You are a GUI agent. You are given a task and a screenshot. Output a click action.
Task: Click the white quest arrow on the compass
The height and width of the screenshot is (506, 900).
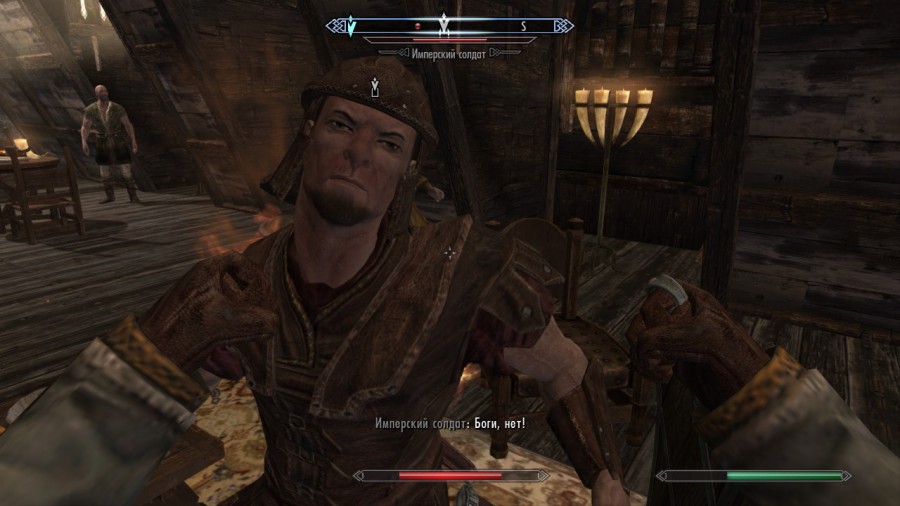pos(444,24)
